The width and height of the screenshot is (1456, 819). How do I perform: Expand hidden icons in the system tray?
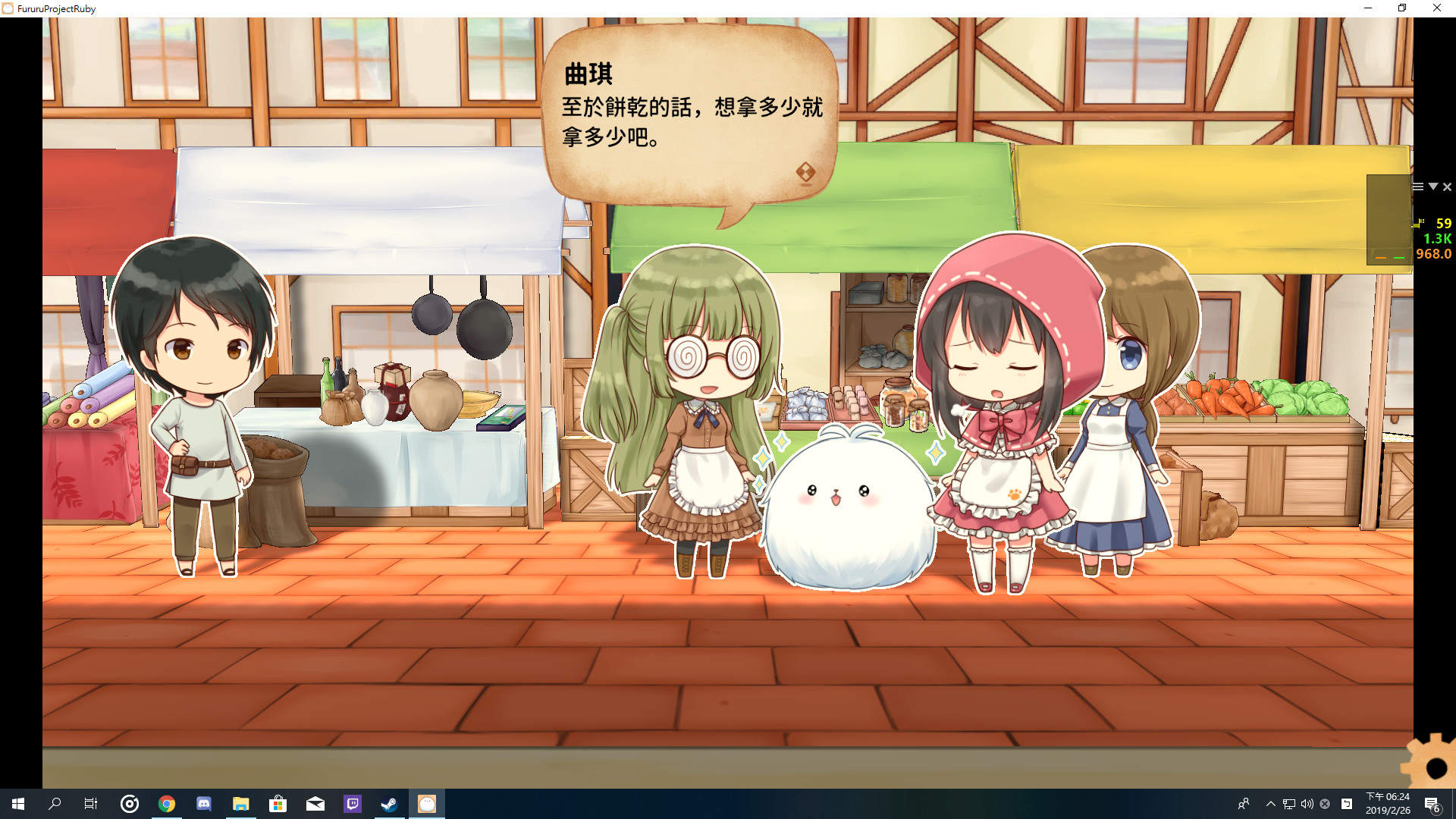click(1269, 805)
